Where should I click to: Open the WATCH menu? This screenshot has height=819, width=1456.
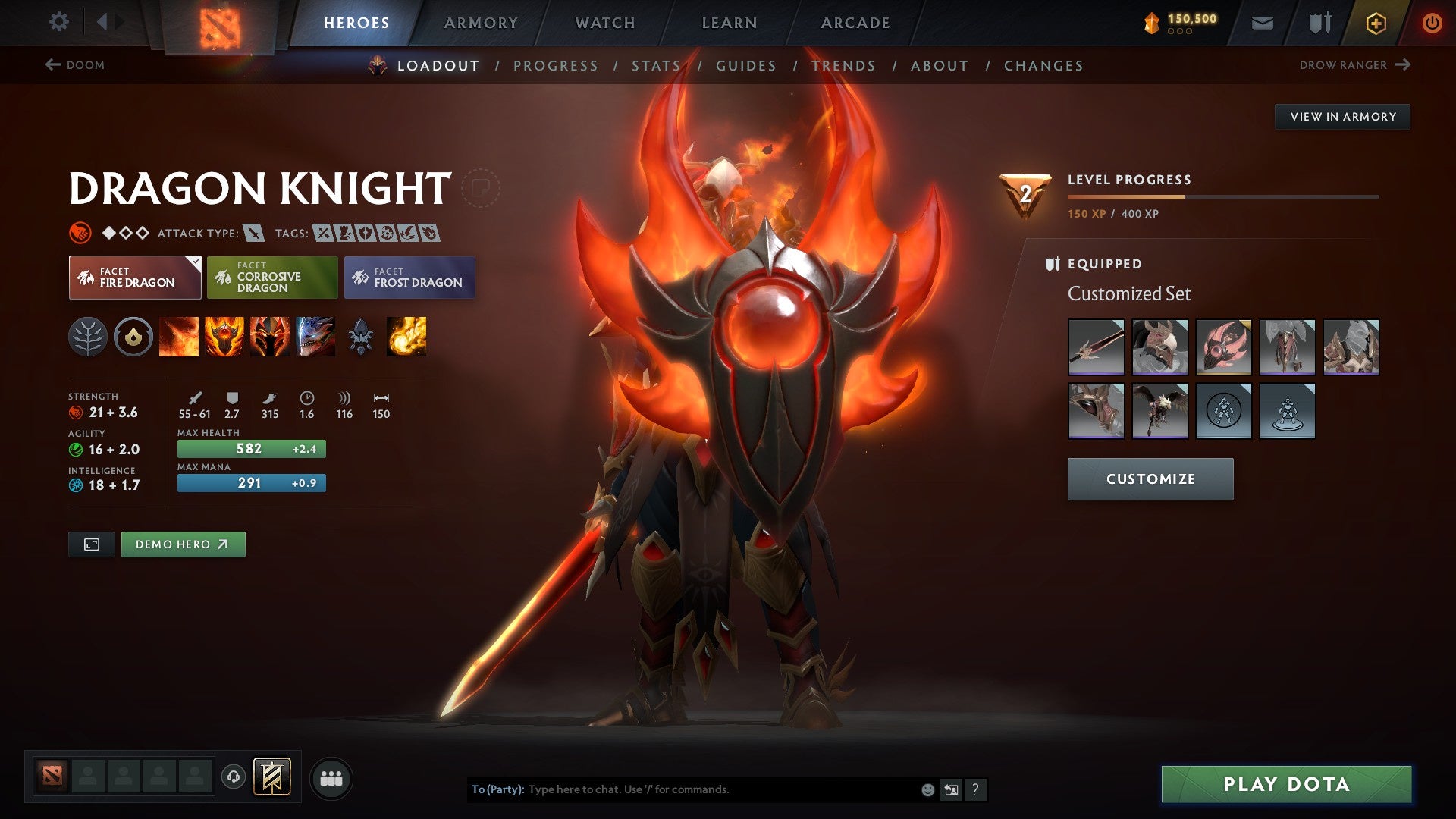tap(604, 22)
